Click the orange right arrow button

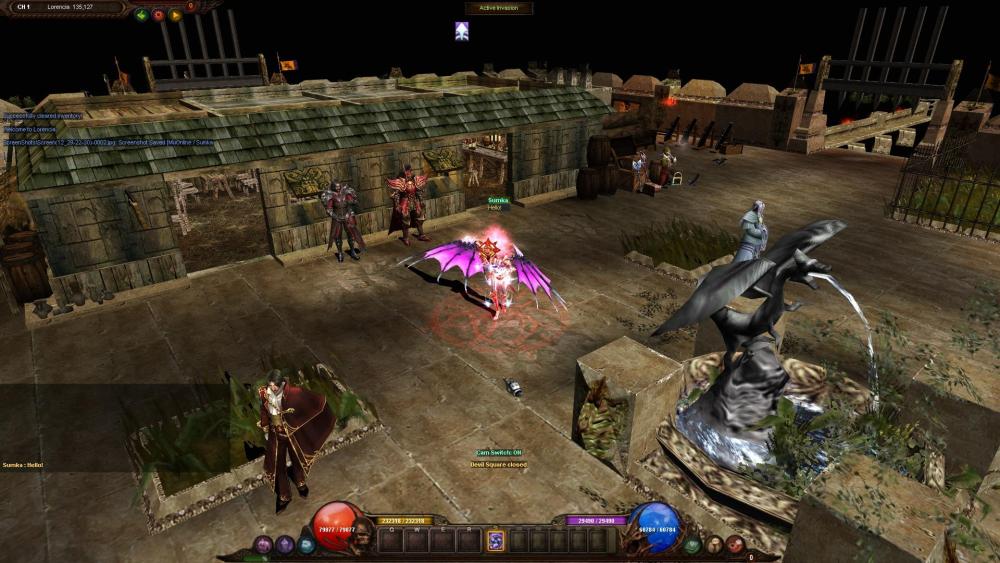pos(175,15)
